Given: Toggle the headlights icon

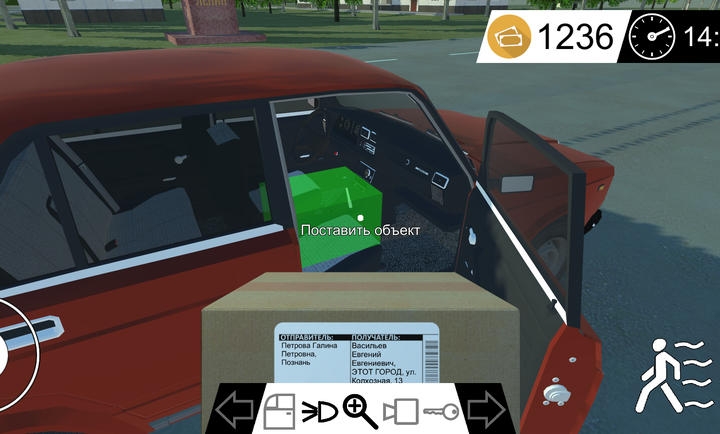Looking at the screenshot, I should click(x=320, y=411).
